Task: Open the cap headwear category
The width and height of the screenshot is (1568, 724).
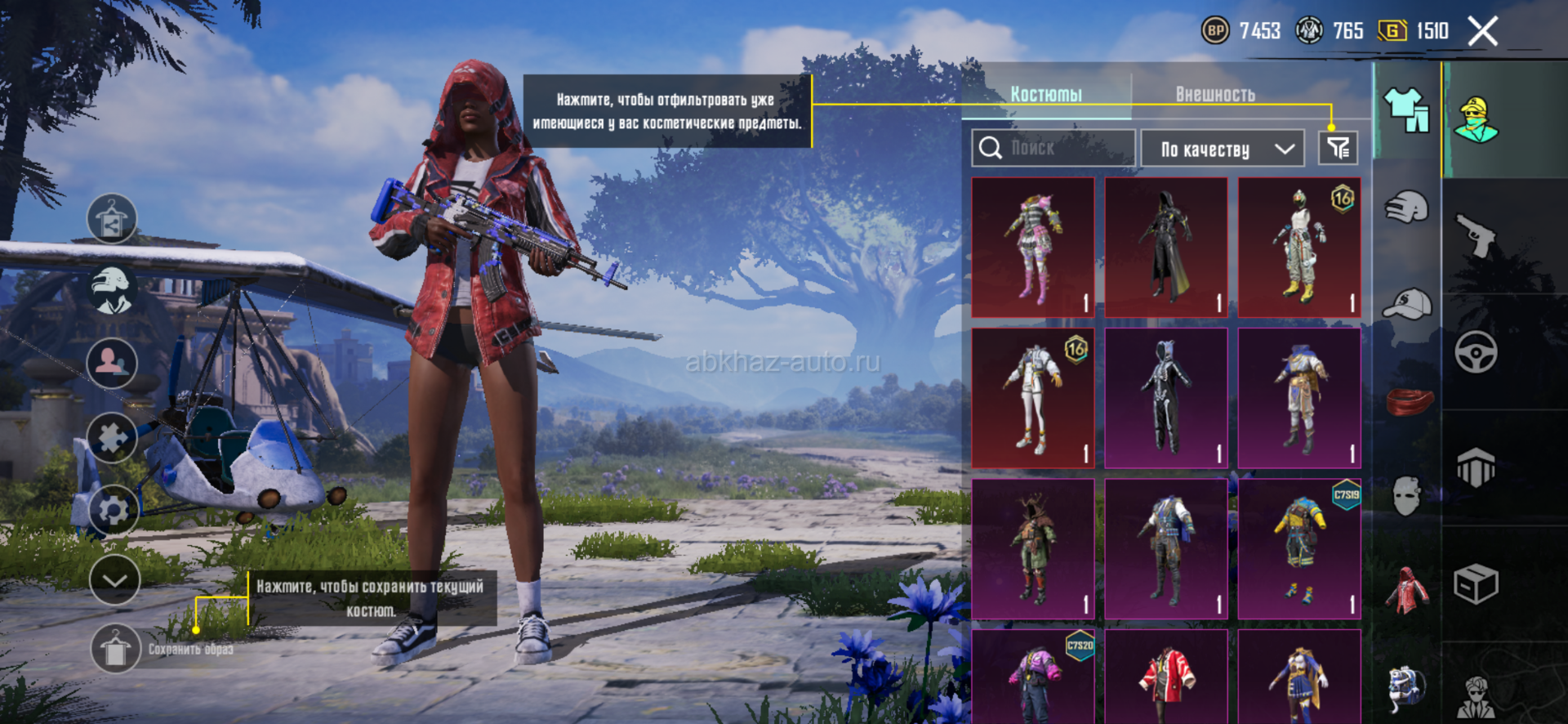Action: point(1406,304)
